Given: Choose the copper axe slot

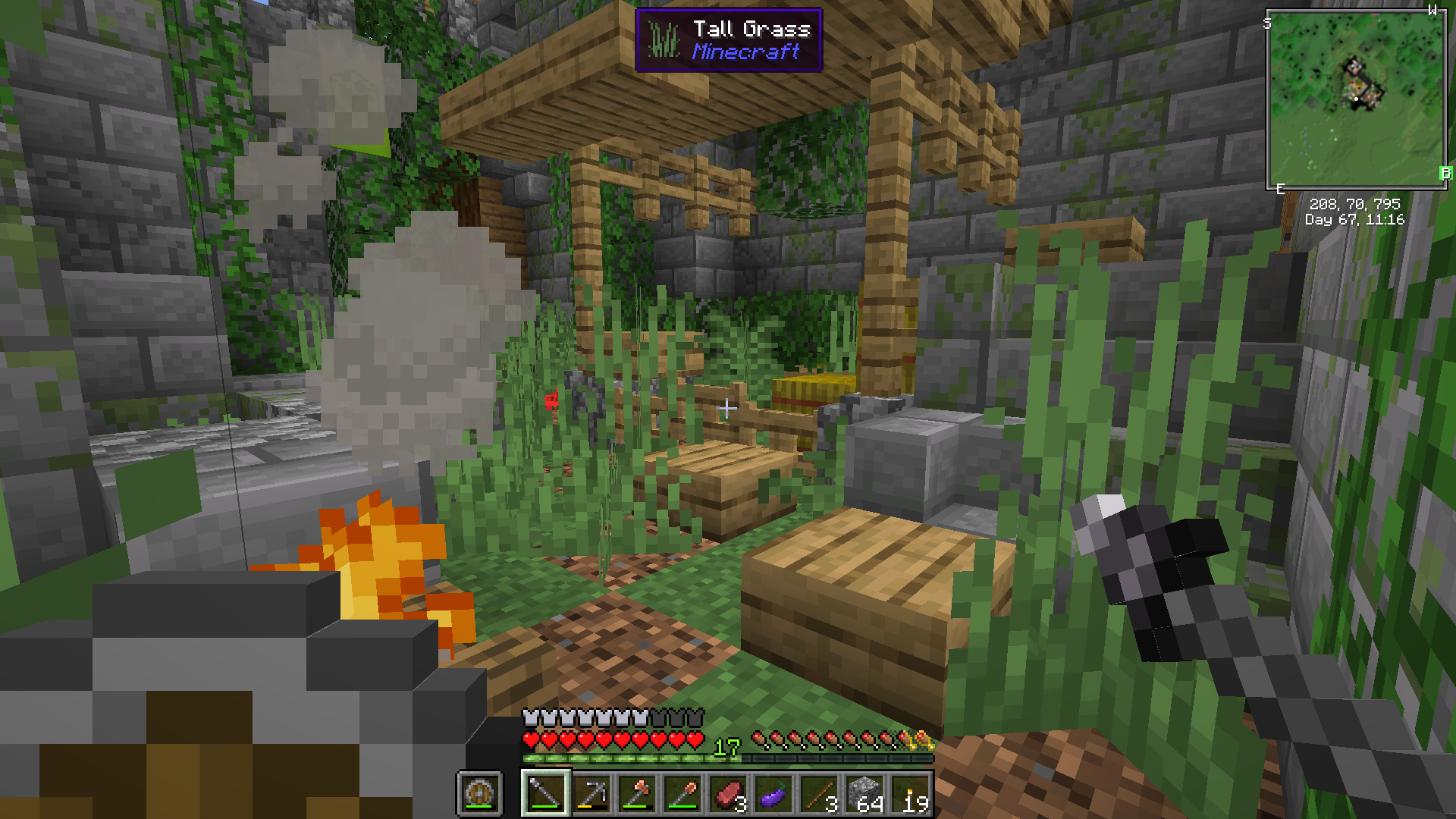Looking at the screenshot, I should point(637,794).
